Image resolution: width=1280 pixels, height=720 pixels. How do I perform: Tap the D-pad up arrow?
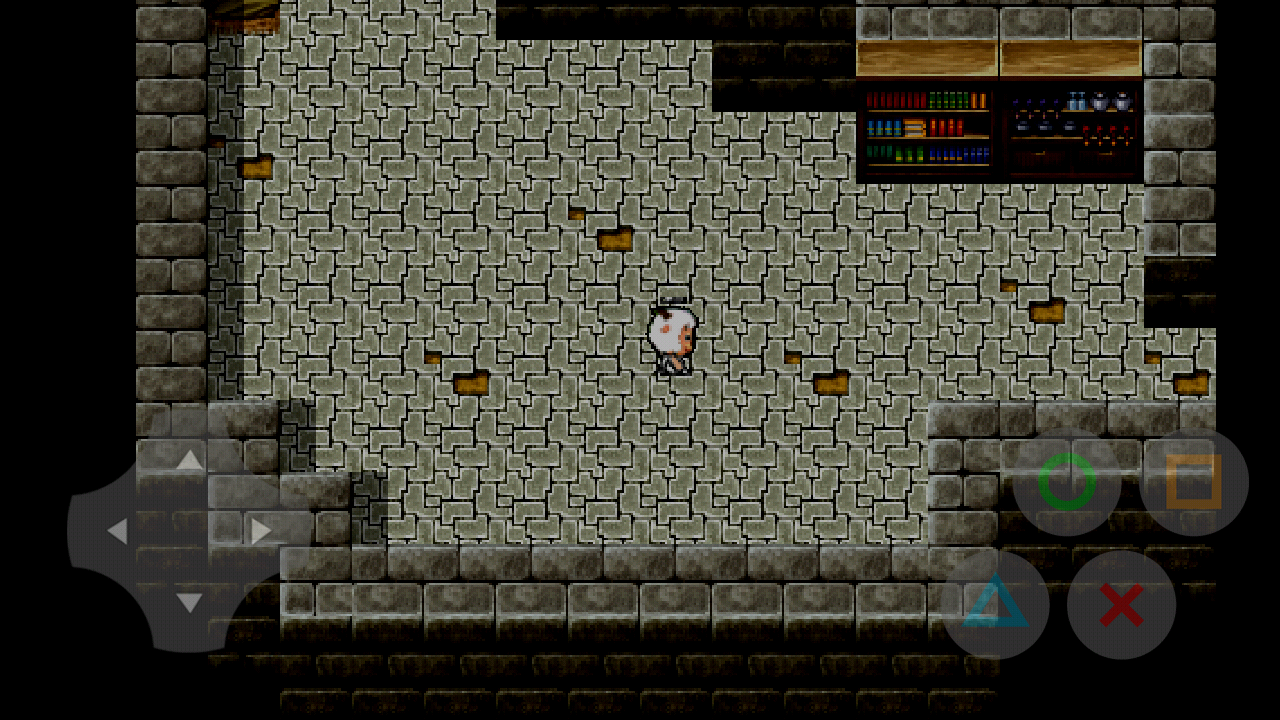tap(189, 459)
